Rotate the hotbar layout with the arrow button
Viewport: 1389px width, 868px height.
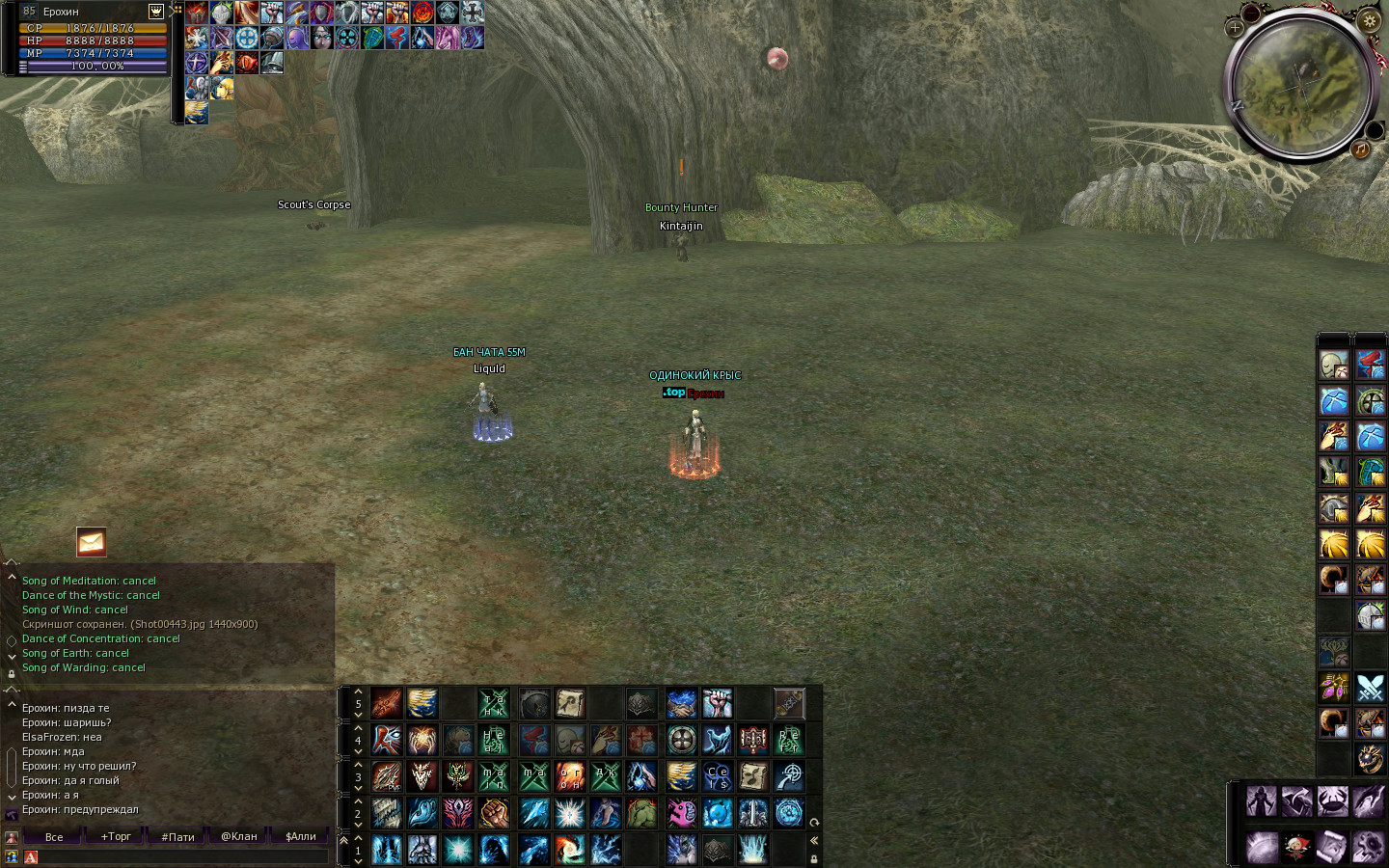click(814, 823)
